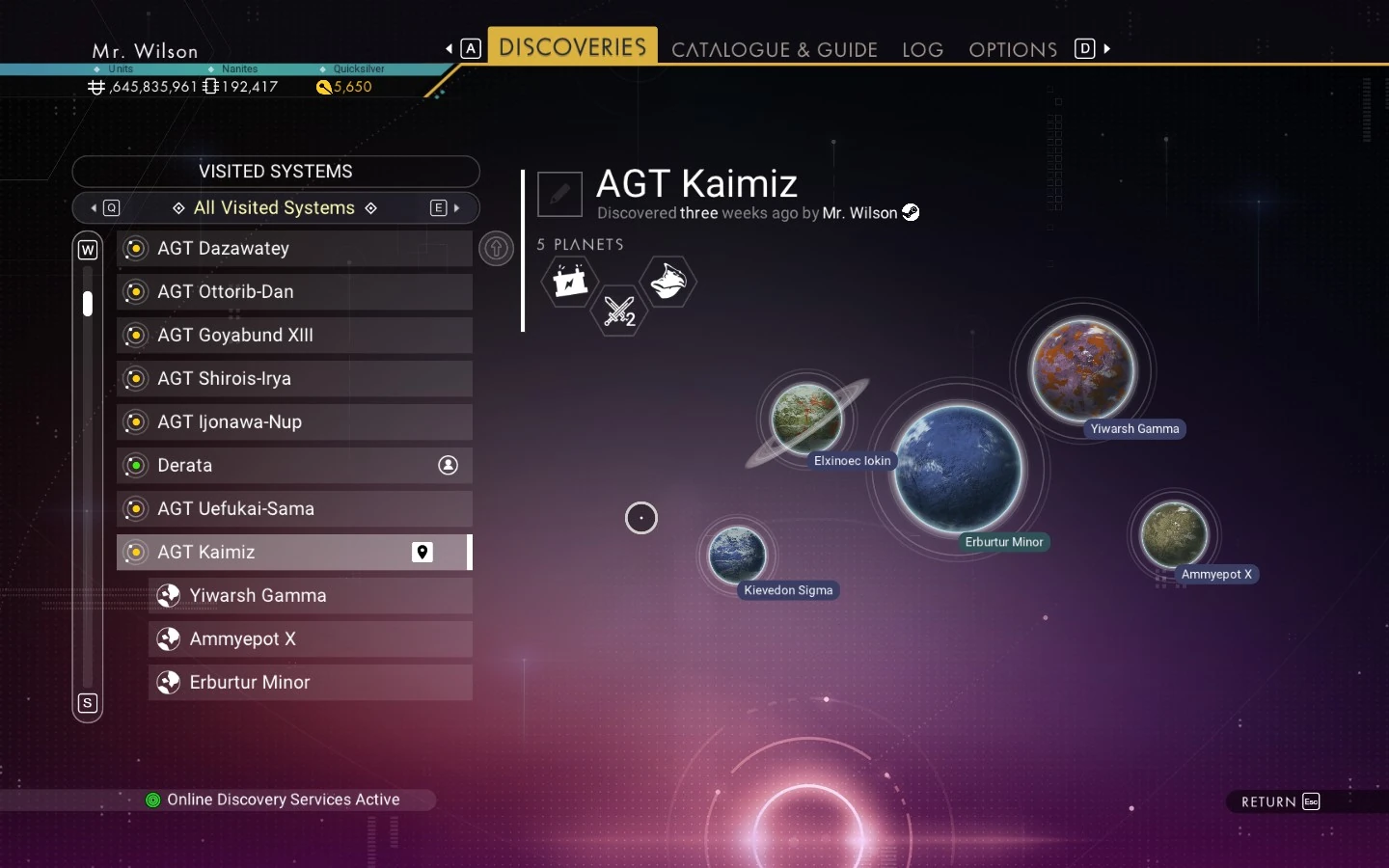Select Yiwarsh Gamma in the planet list
Image resolution: width=1389 pixels, height=868 pixels.
(x=310, y=596)
